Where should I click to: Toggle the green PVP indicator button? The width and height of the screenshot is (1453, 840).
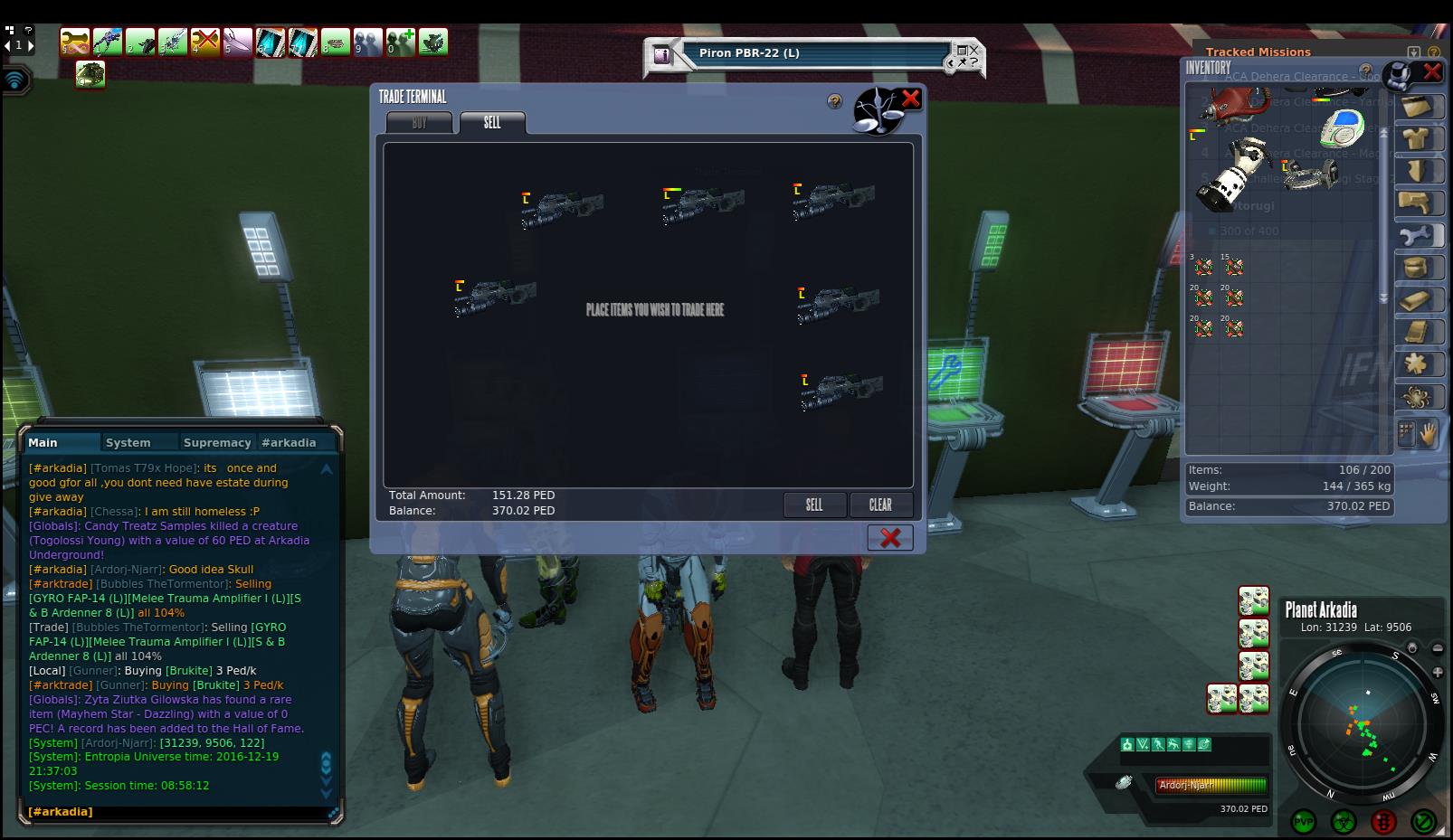click(x=1304, y=822)
